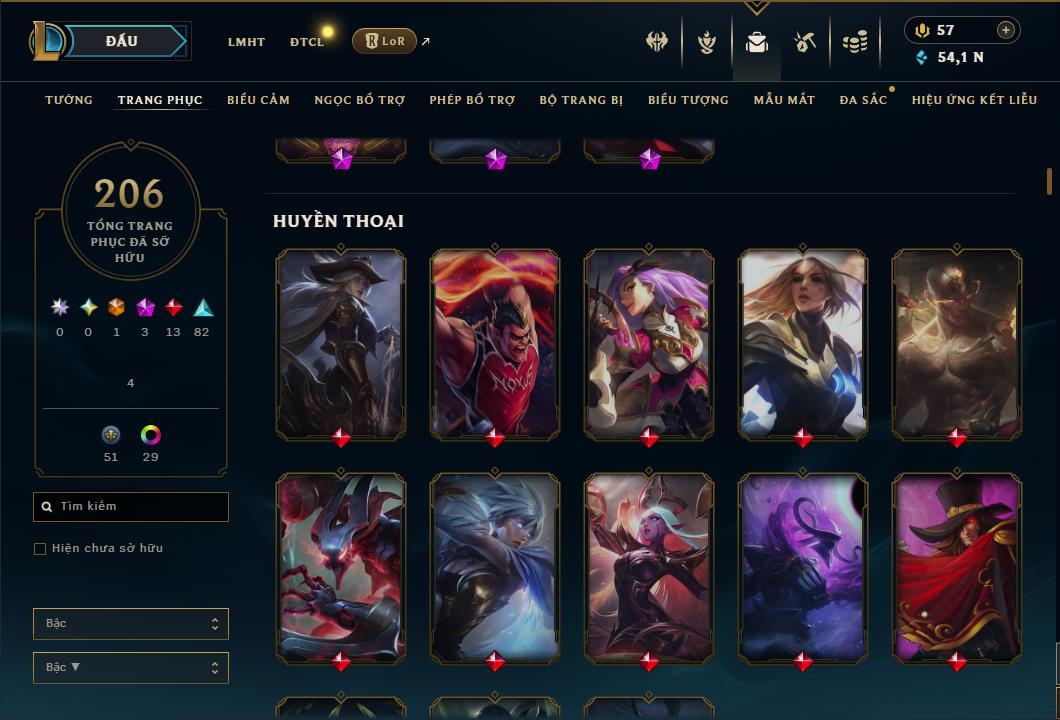1060x720 pixels.
Task: Select the MẪU MẮT tab
Action: [784, 100]
